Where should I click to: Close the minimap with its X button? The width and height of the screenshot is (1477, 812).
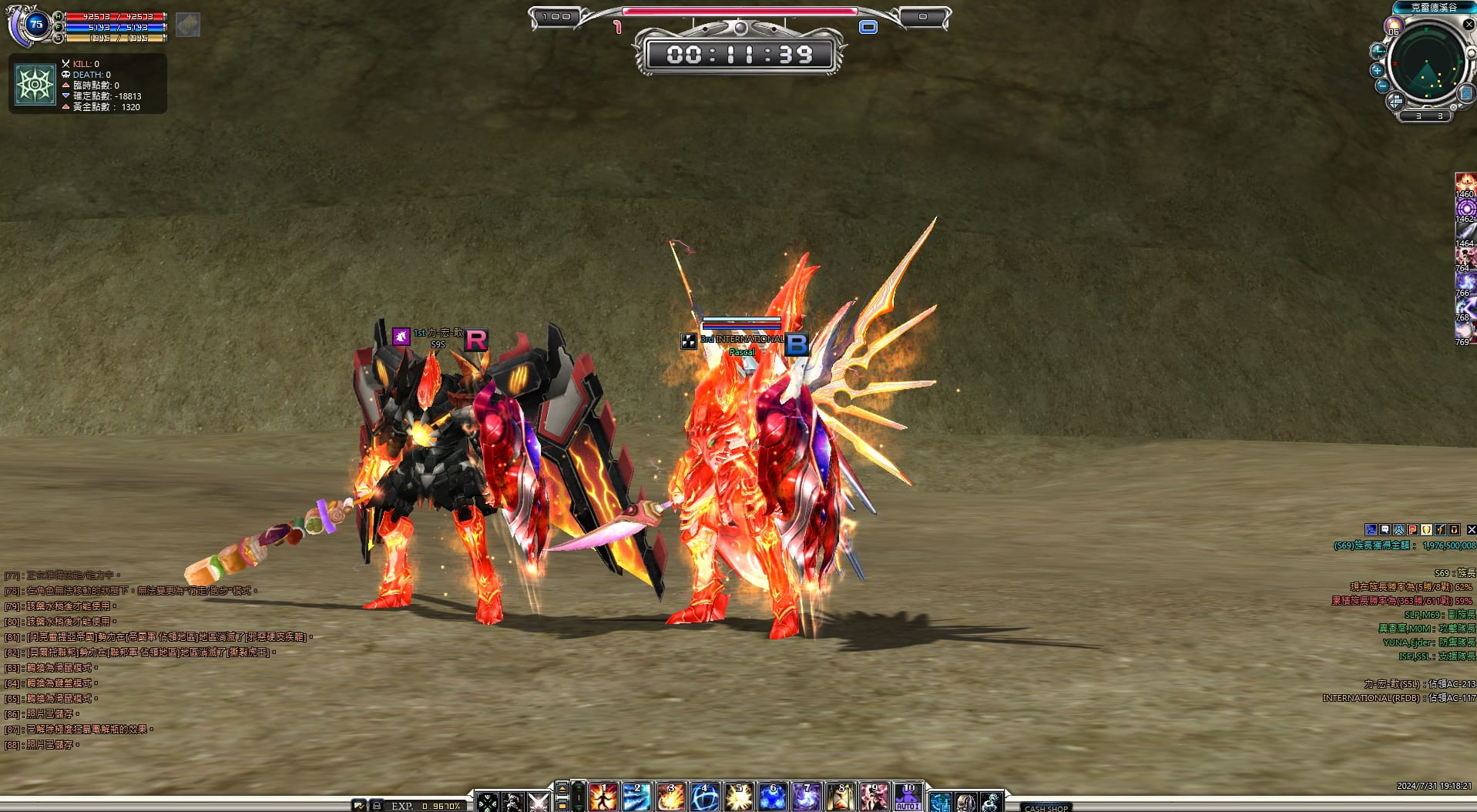pyautogui.click(x=1469, y=25)
